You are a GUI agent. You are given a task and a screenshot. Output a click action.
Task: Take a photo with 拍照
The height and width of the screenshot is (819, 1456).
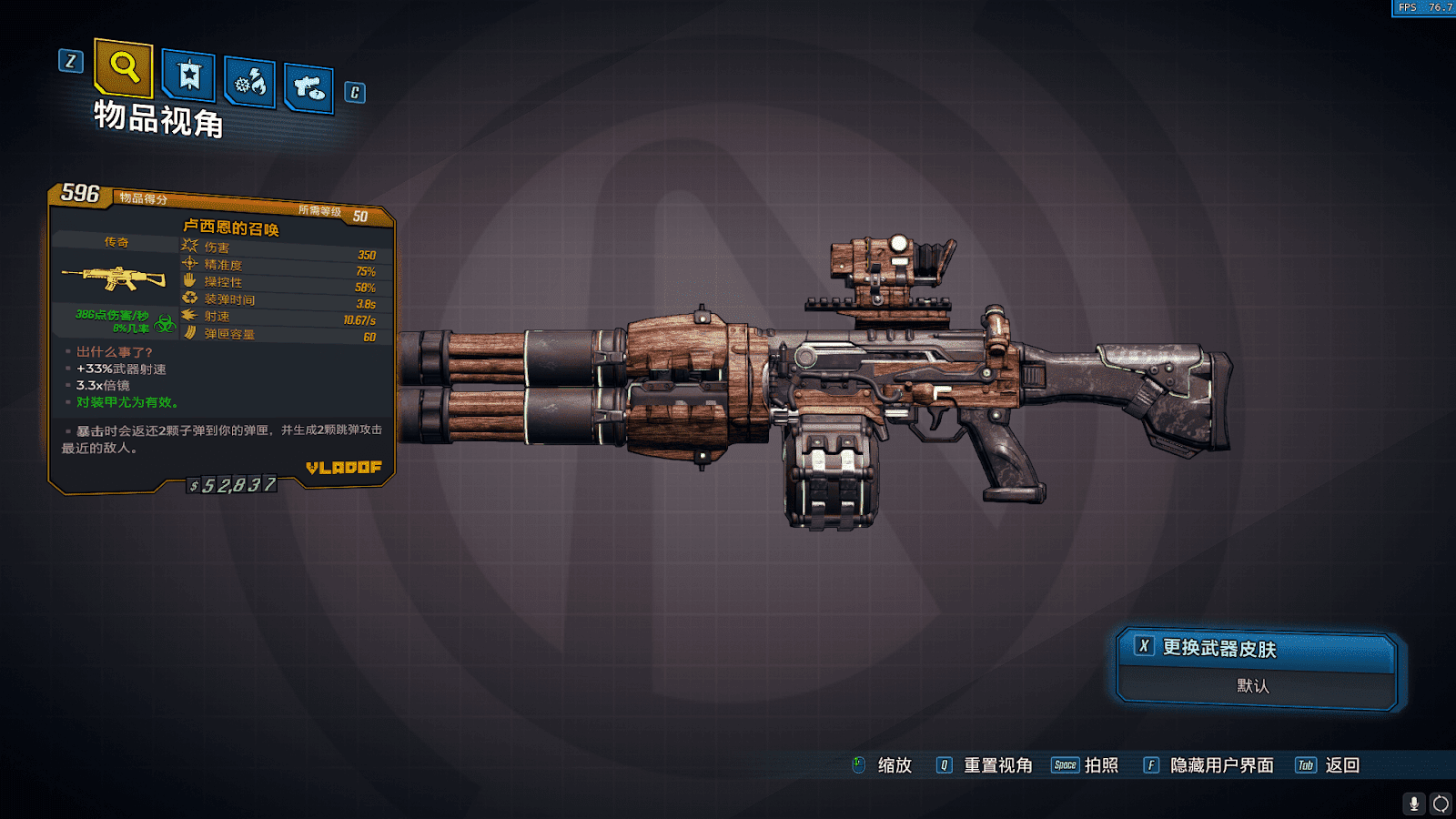[x=1100, y=765]
